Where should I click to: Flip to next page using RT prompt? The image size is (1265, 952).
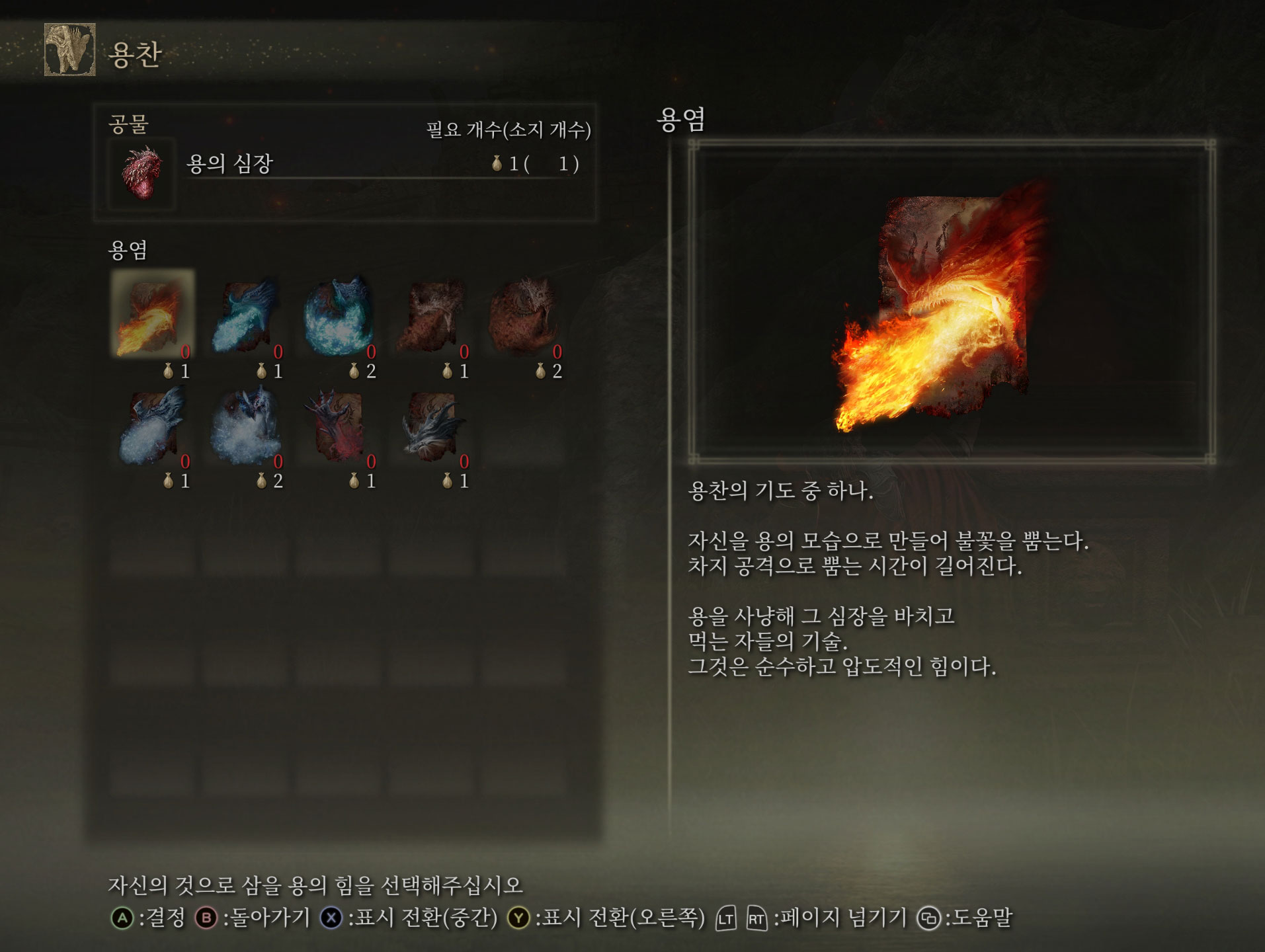click(758, 918)
